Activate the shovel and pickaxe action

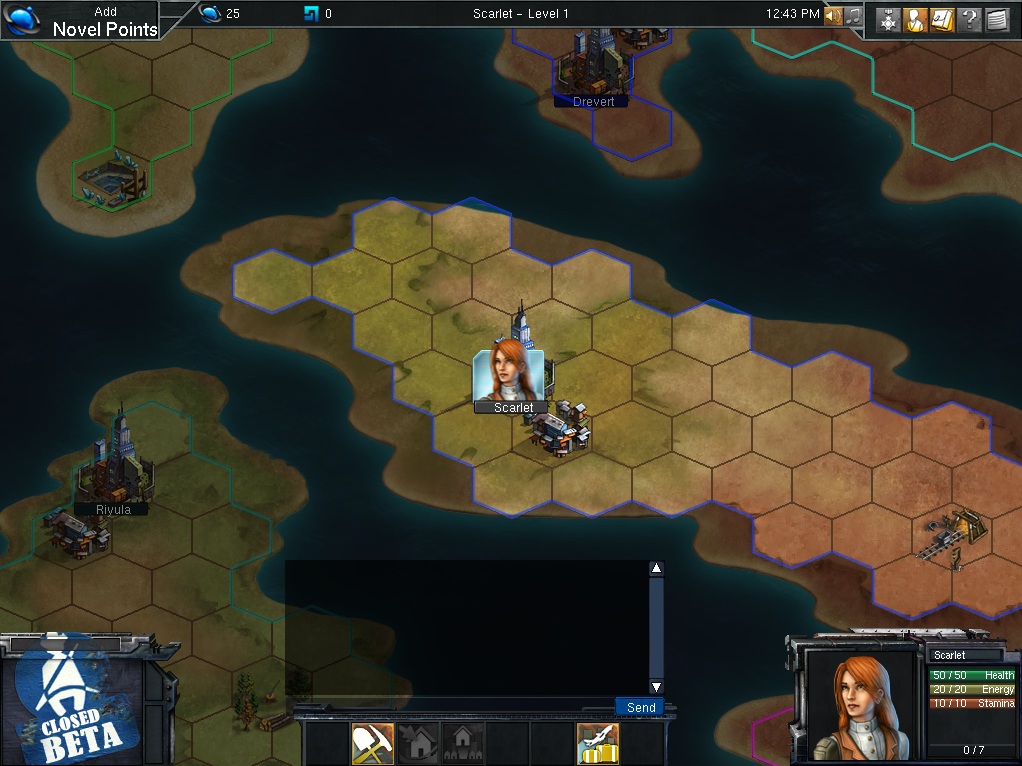pos(371,743)
